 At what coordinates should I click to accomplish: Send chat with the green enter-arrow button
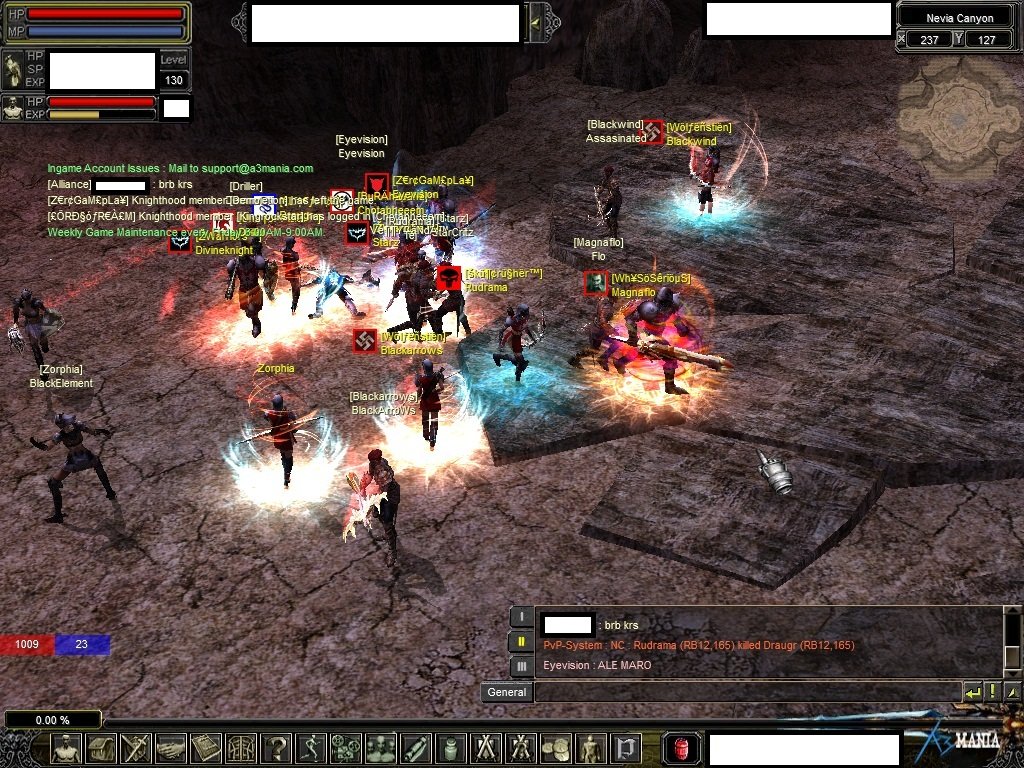tap(972, 692)
